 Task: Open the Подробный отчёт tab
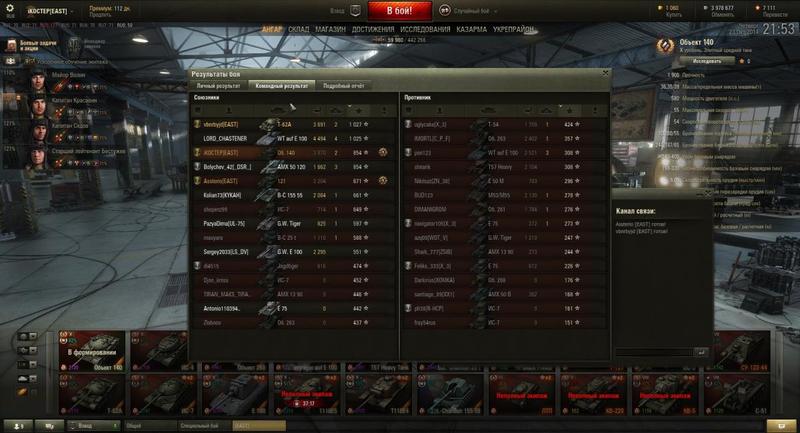click(343, 87)
